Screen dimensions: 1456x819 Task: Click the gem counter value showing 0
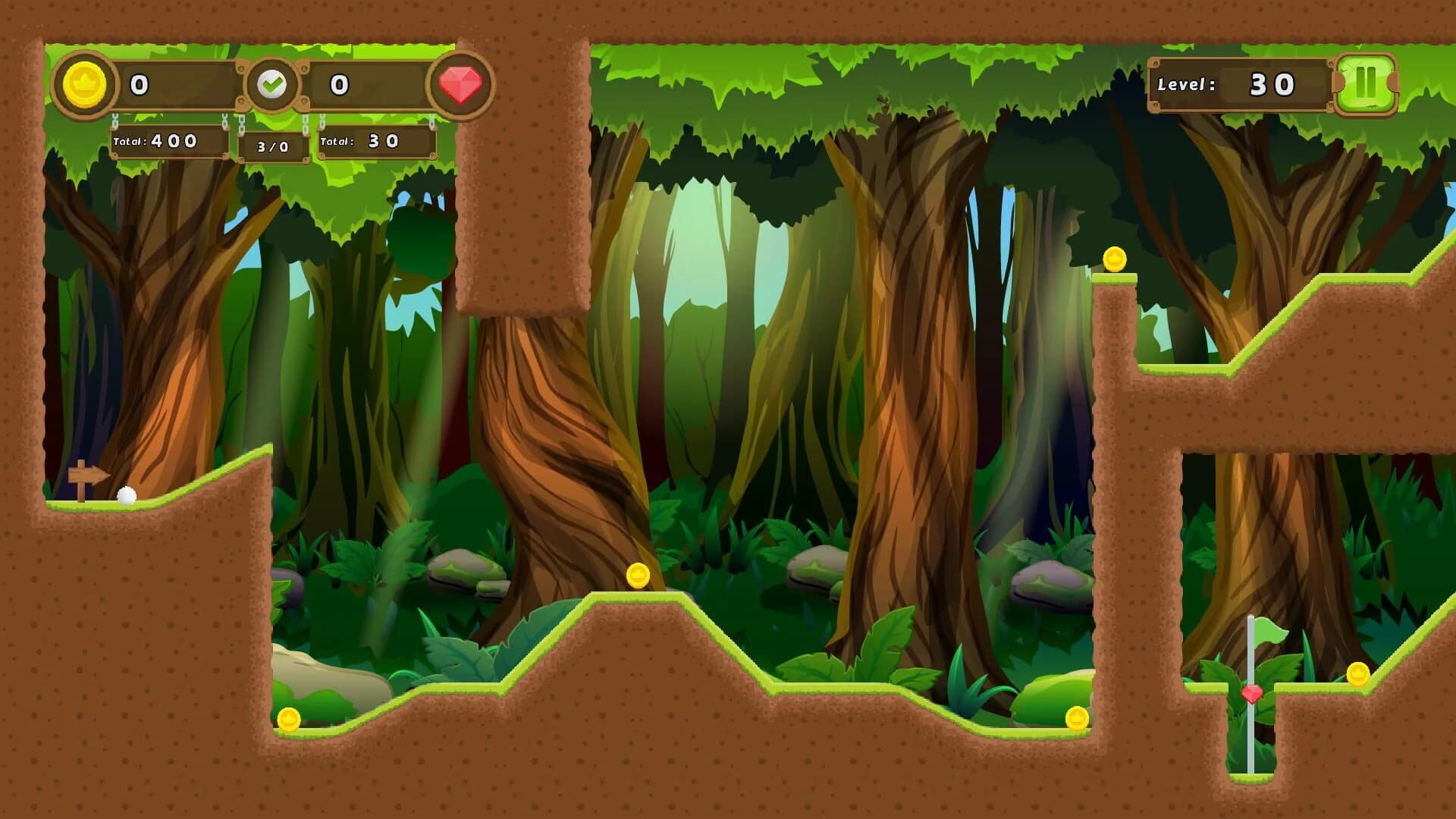340,85
